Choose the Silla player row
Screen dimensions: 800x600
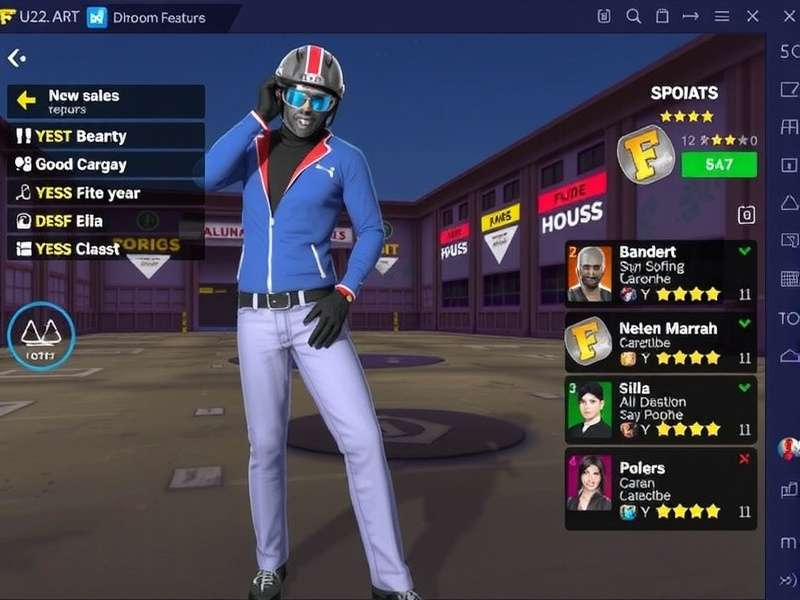[660, 408]
